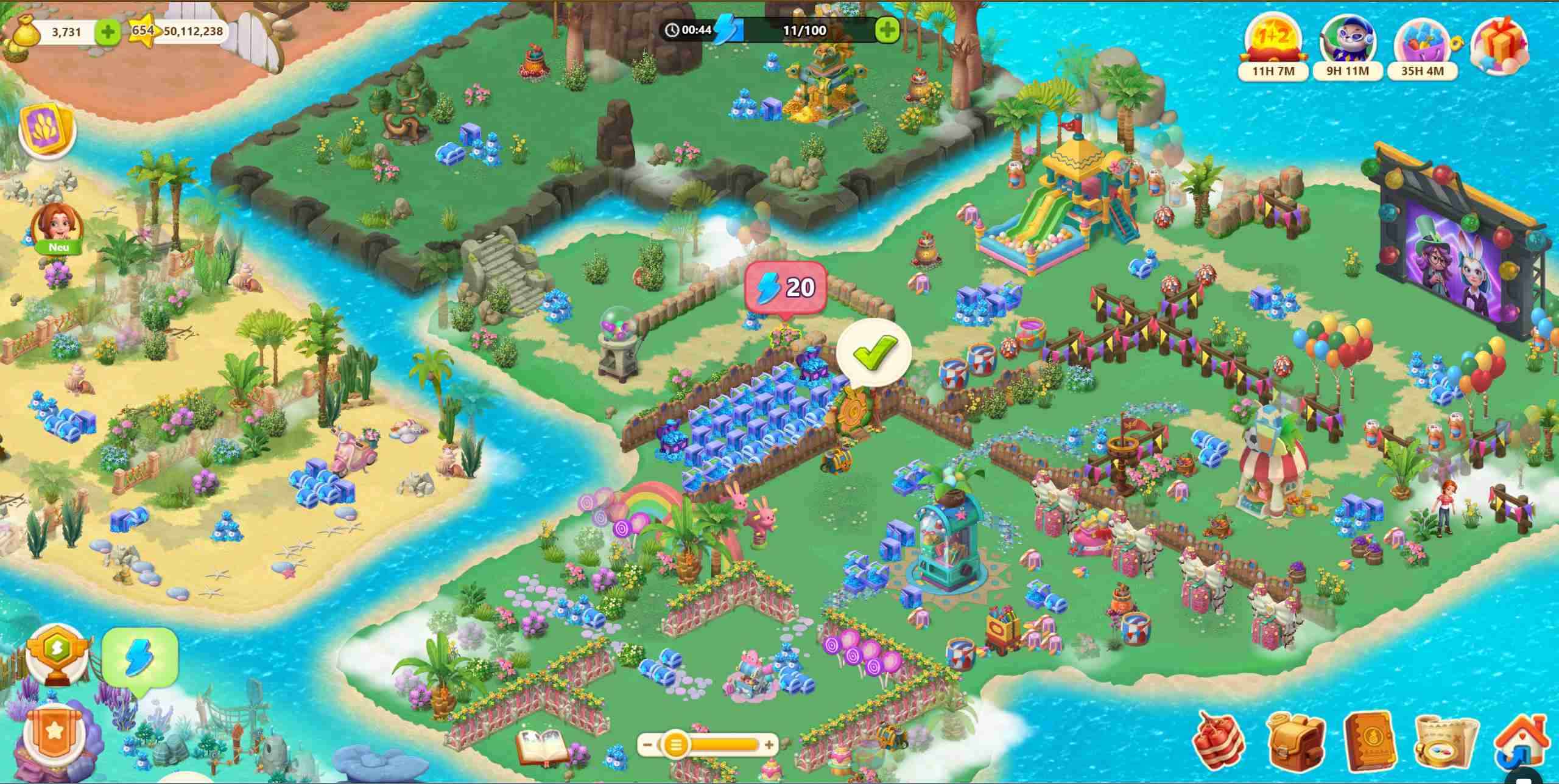Zoom in with the slider plus button
This screenshot has width=1559, height=784.
point(769,744)
